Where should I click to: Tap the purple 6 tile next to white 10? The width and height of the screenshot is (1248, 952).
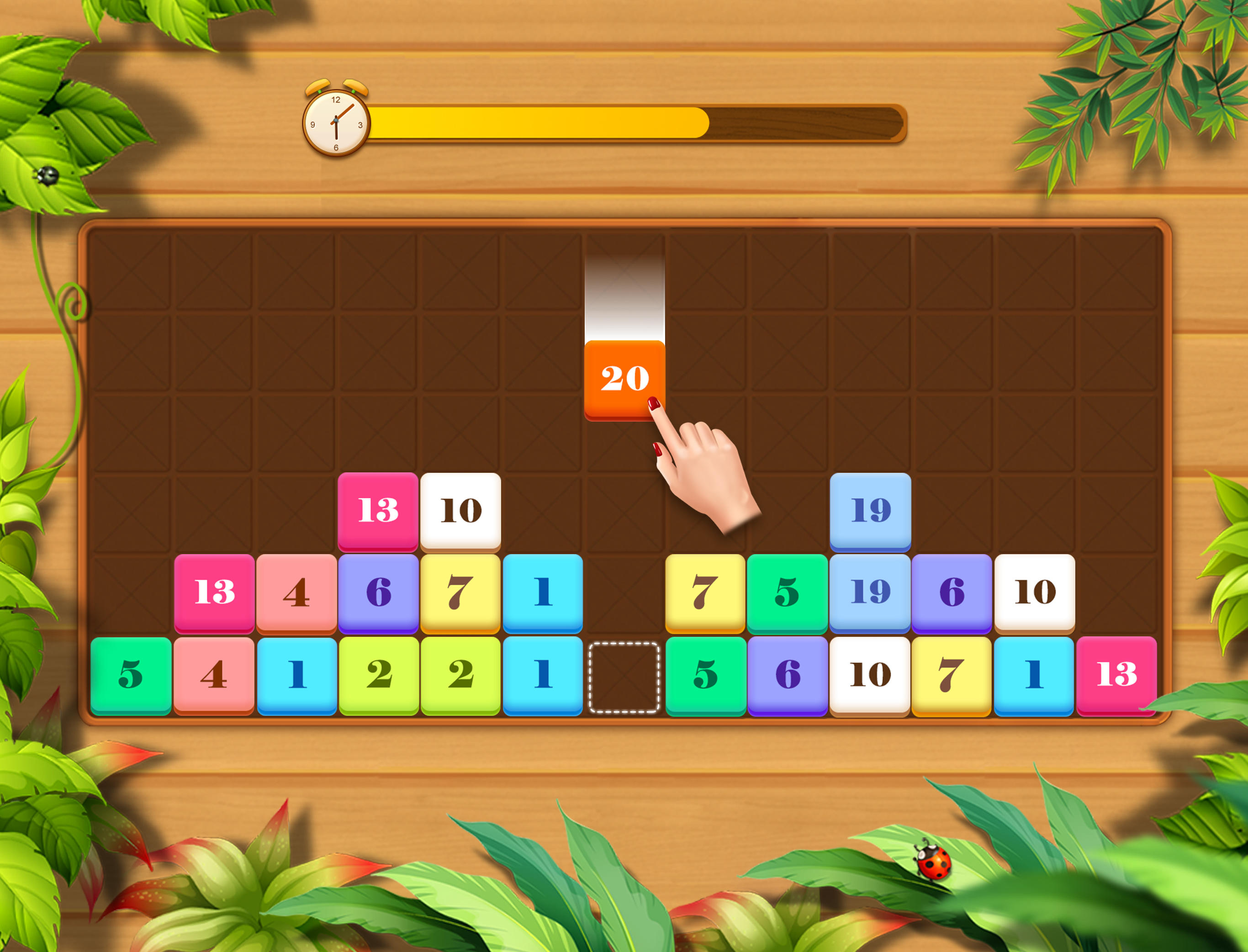[951, 592]
